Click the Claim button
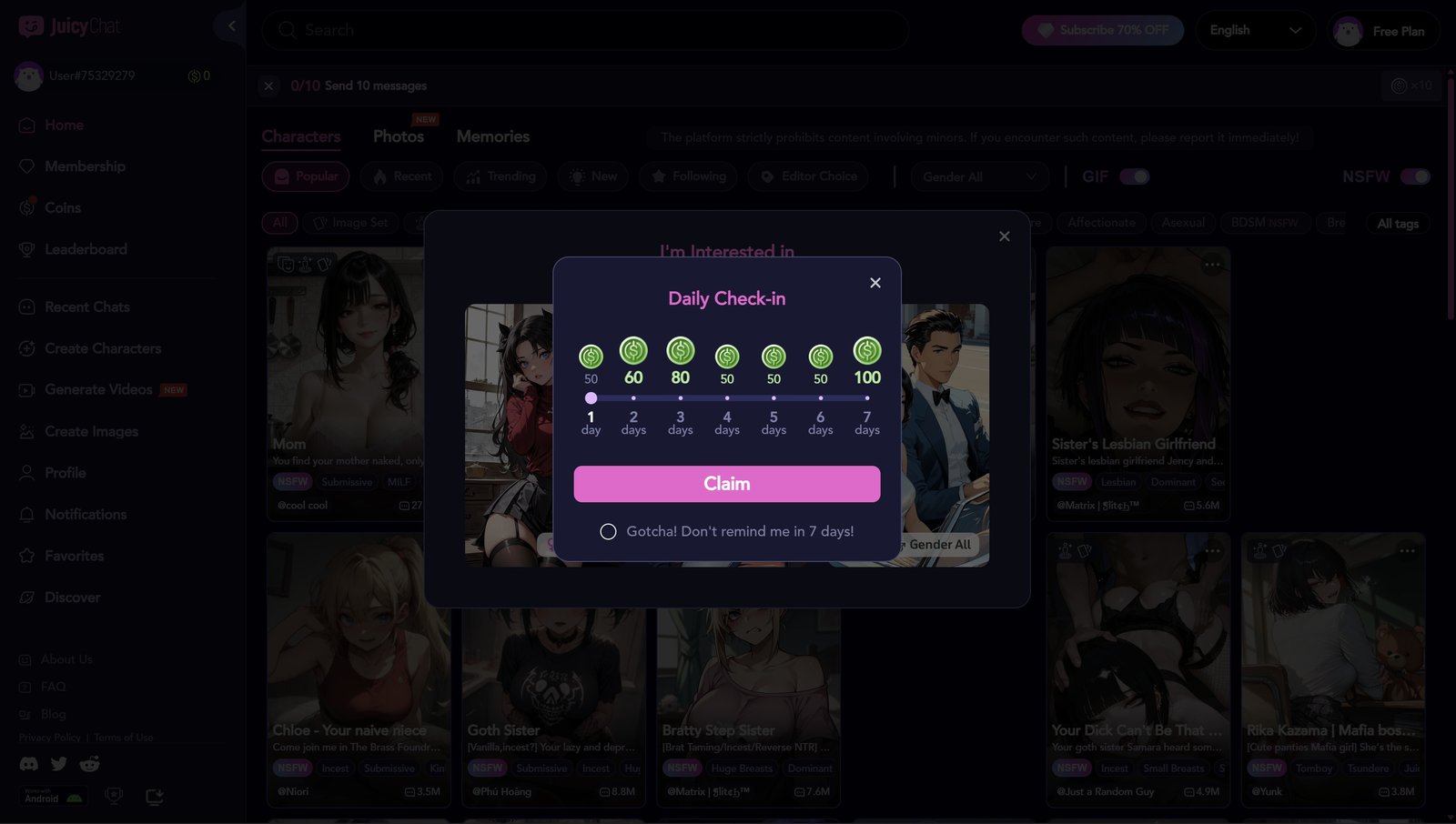This screenshot has height=824, width=1456. click(x=726, y=484)
